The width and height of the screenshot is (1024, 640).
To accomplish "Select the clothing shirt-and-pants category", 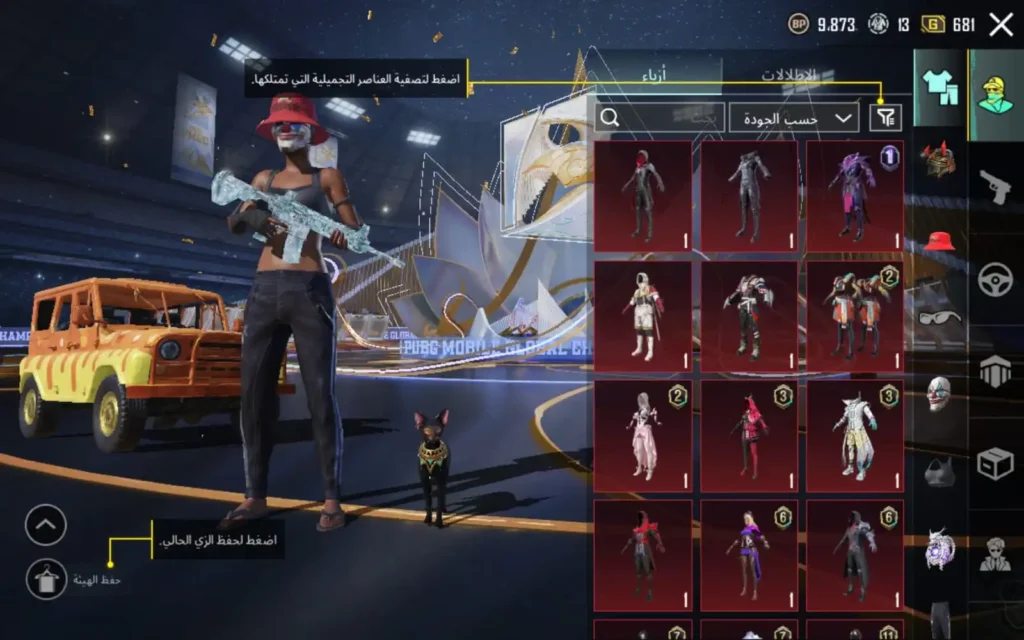I will pyautogui.click(x=939, y=88).
